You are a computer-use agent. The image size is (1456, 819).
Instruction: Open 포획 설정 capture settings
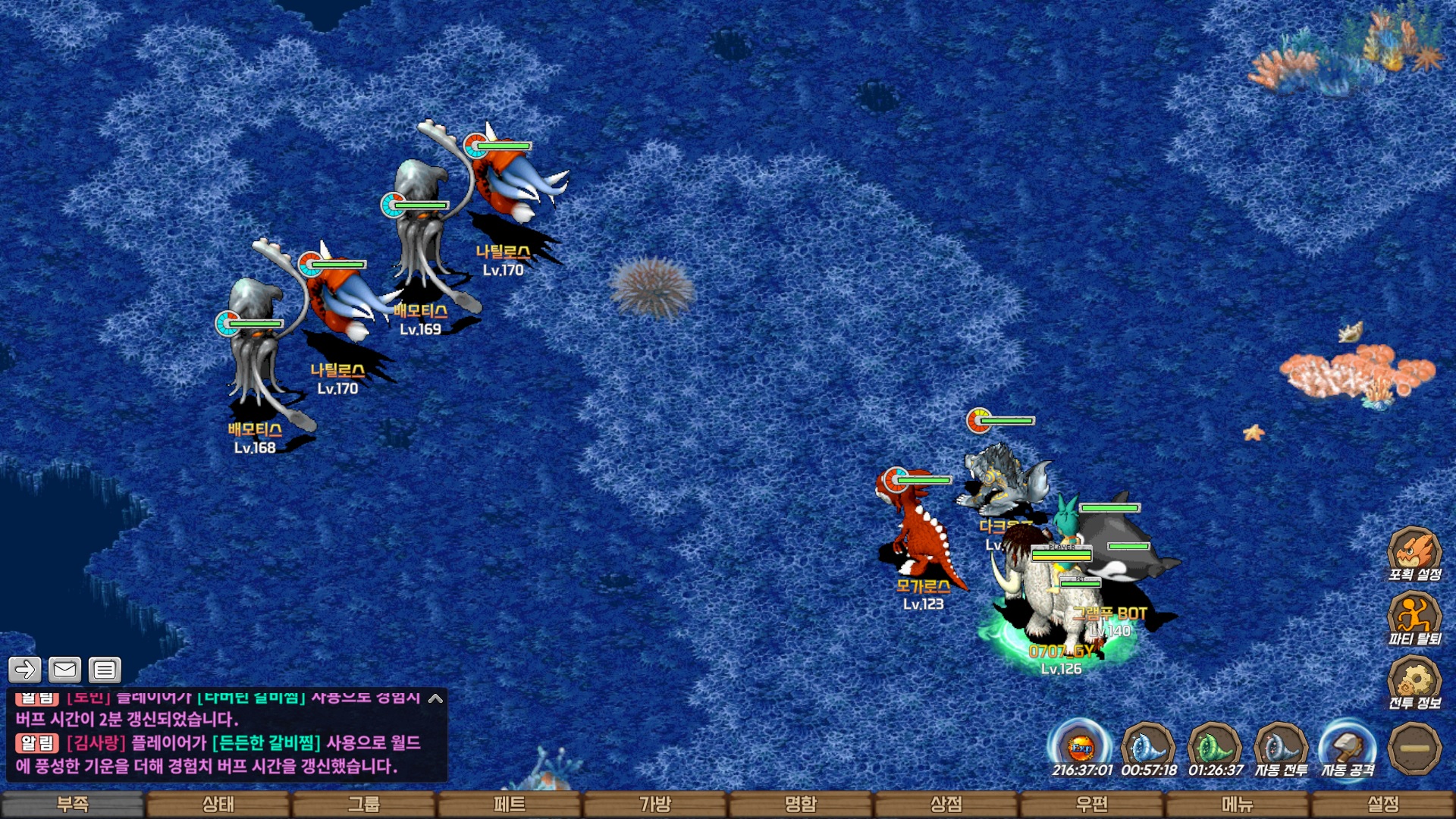click(x=1414, y=554)
